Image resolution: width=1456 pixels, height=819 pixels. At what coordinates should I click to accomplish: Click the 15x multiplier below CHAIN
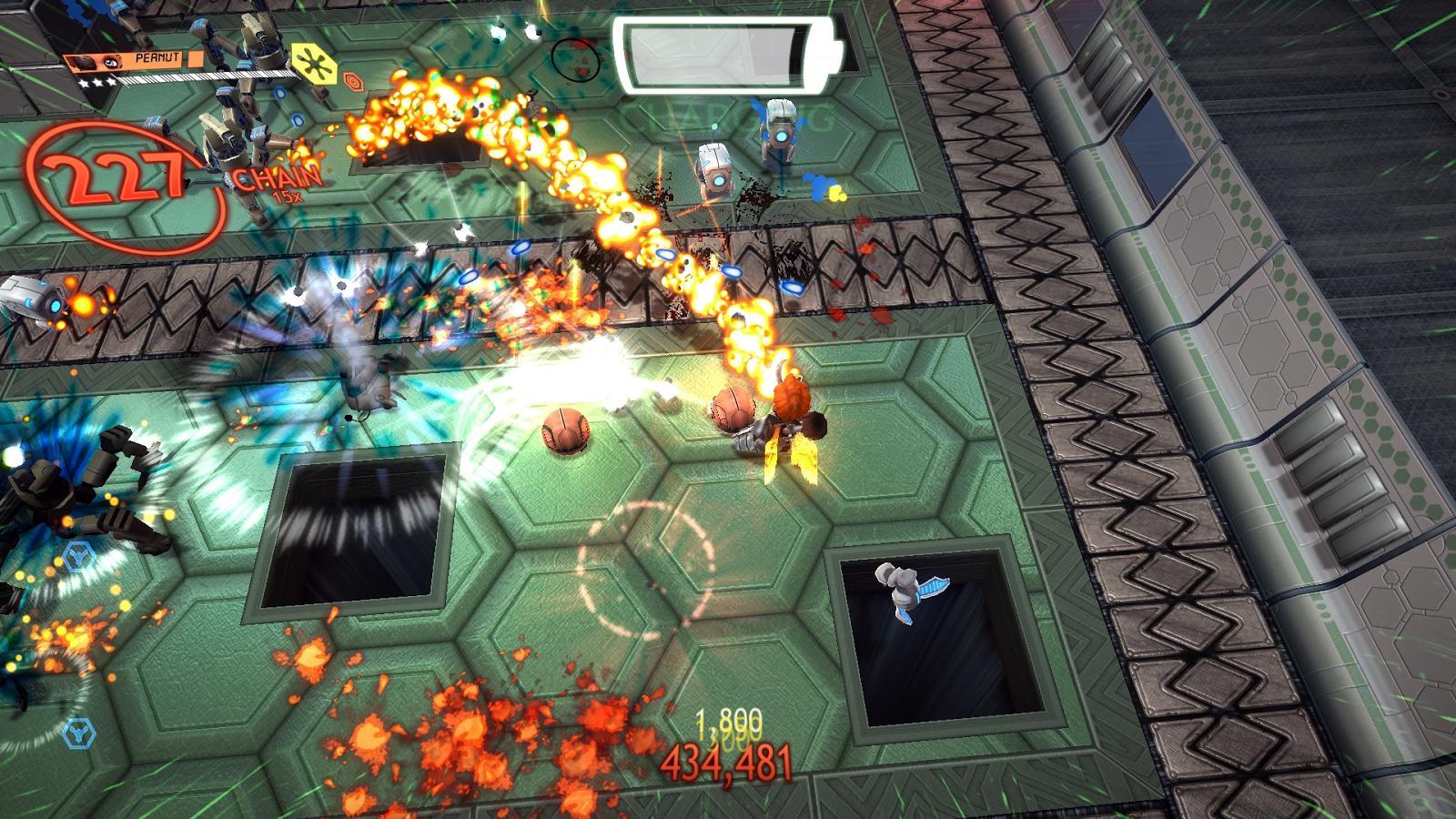coord(288,195)
